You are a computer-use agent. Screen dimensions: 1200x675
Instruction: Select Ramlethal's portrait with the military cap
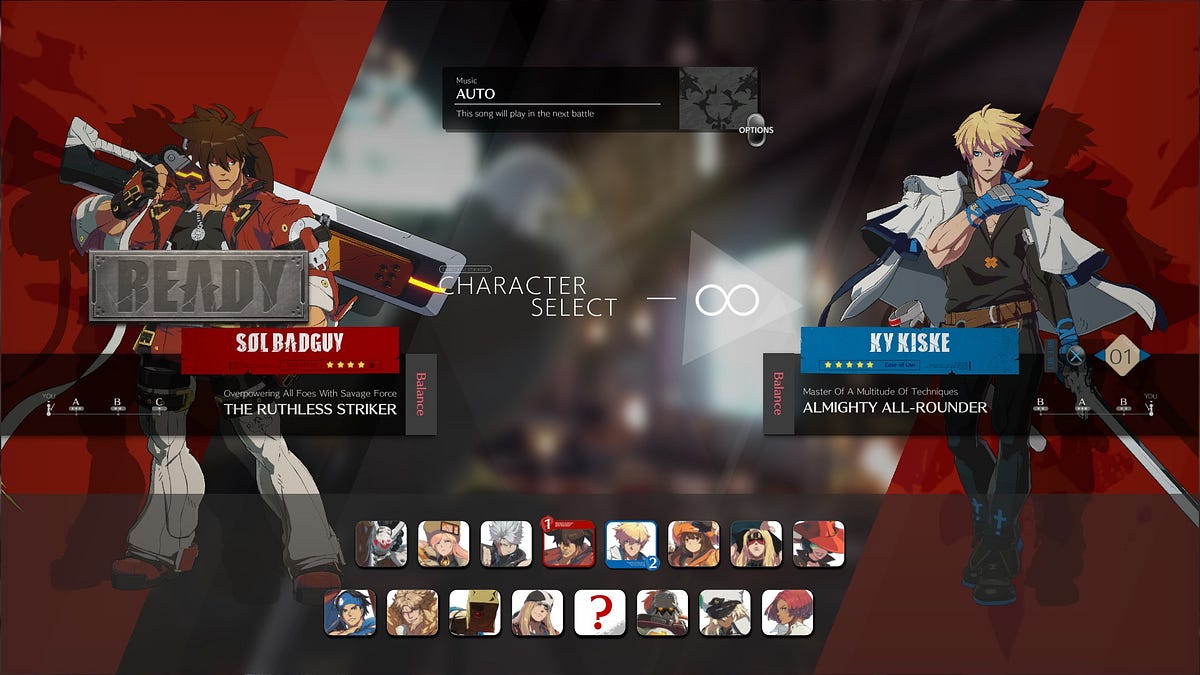click(724, 612)
